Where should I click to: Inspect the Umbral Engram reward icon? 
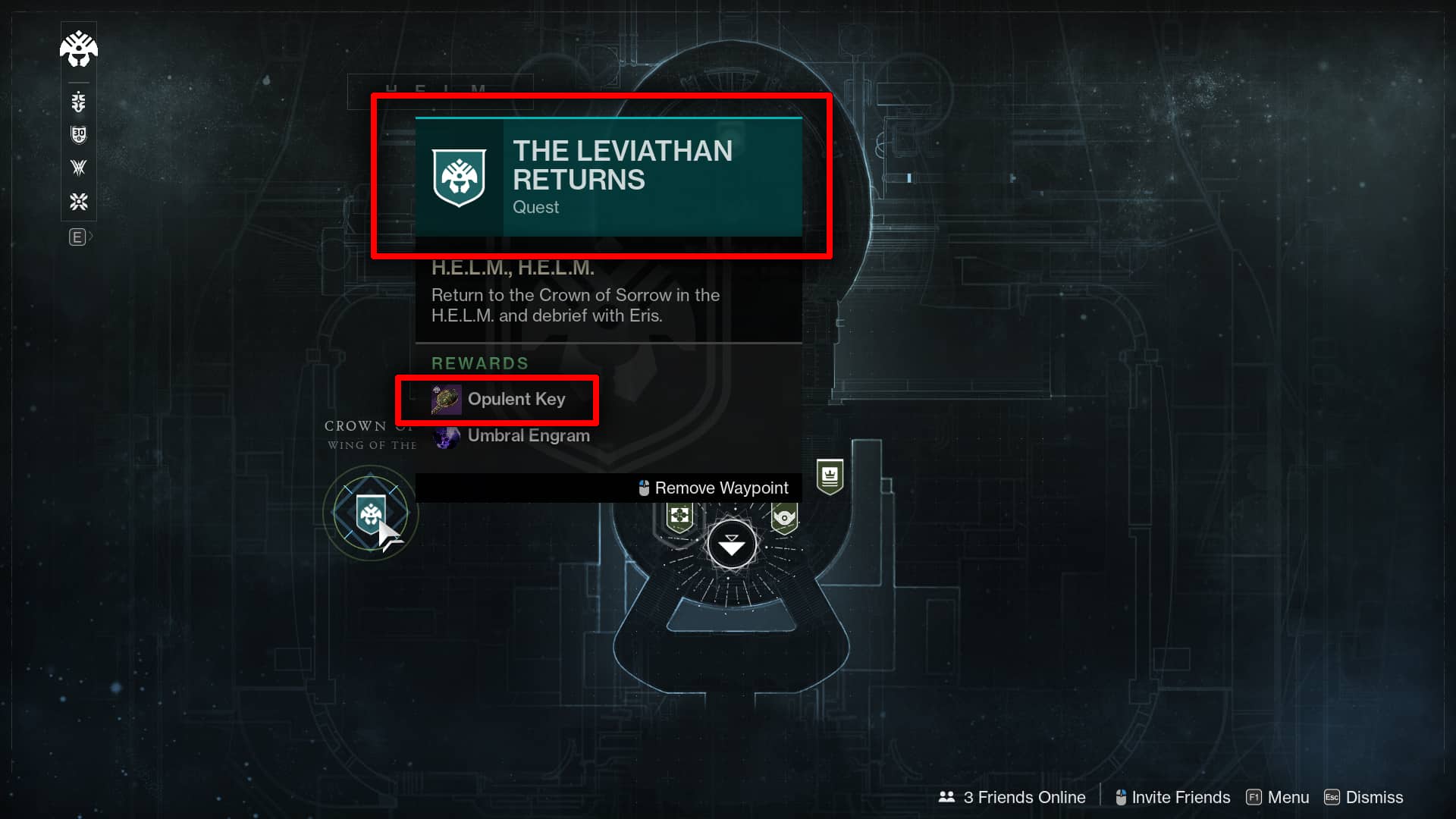pyautogui.click(x=447, y=436)
